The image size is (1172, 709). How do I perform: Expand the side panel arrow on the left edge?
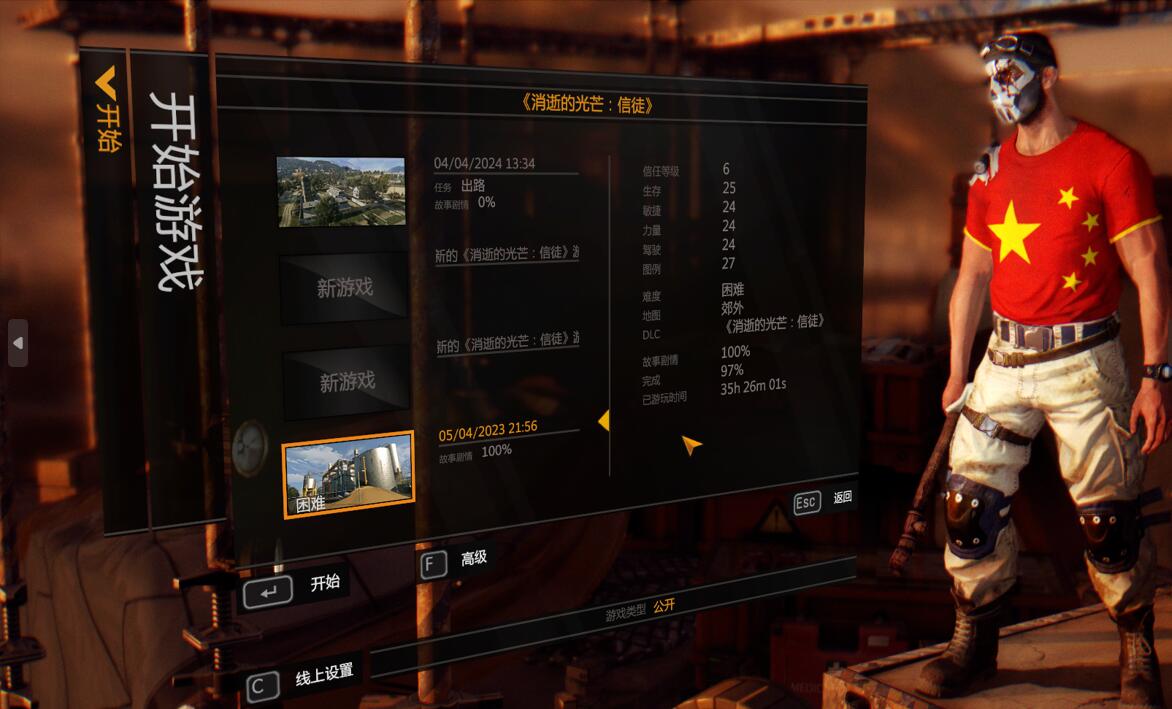(x=17, y=343)
